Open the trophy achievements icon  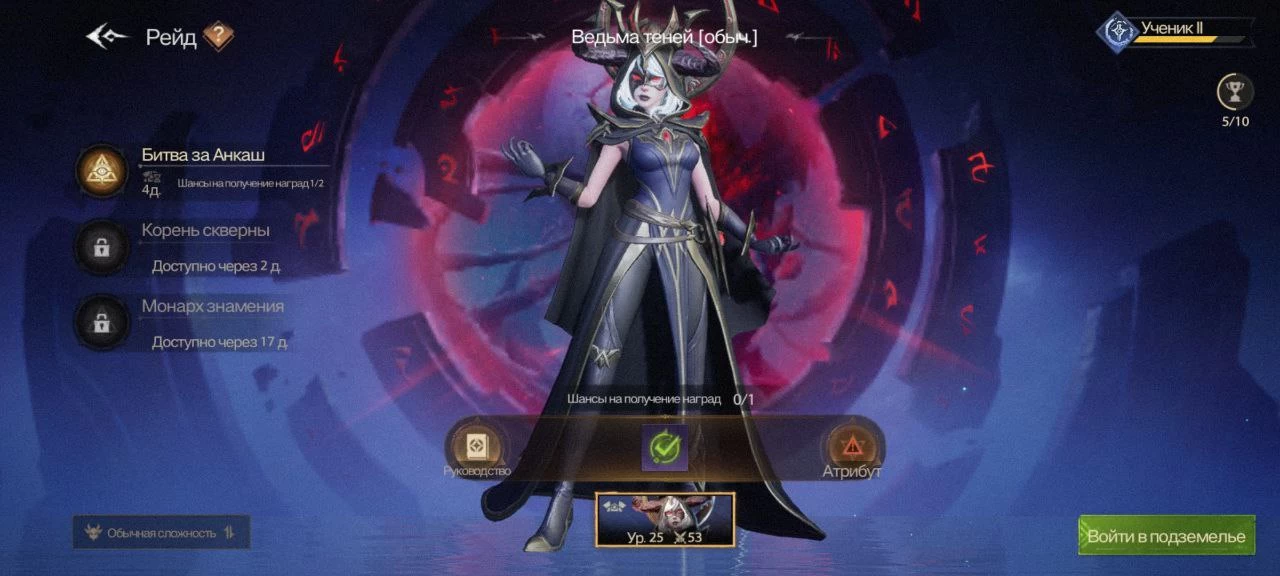(x=1235, y=93)
